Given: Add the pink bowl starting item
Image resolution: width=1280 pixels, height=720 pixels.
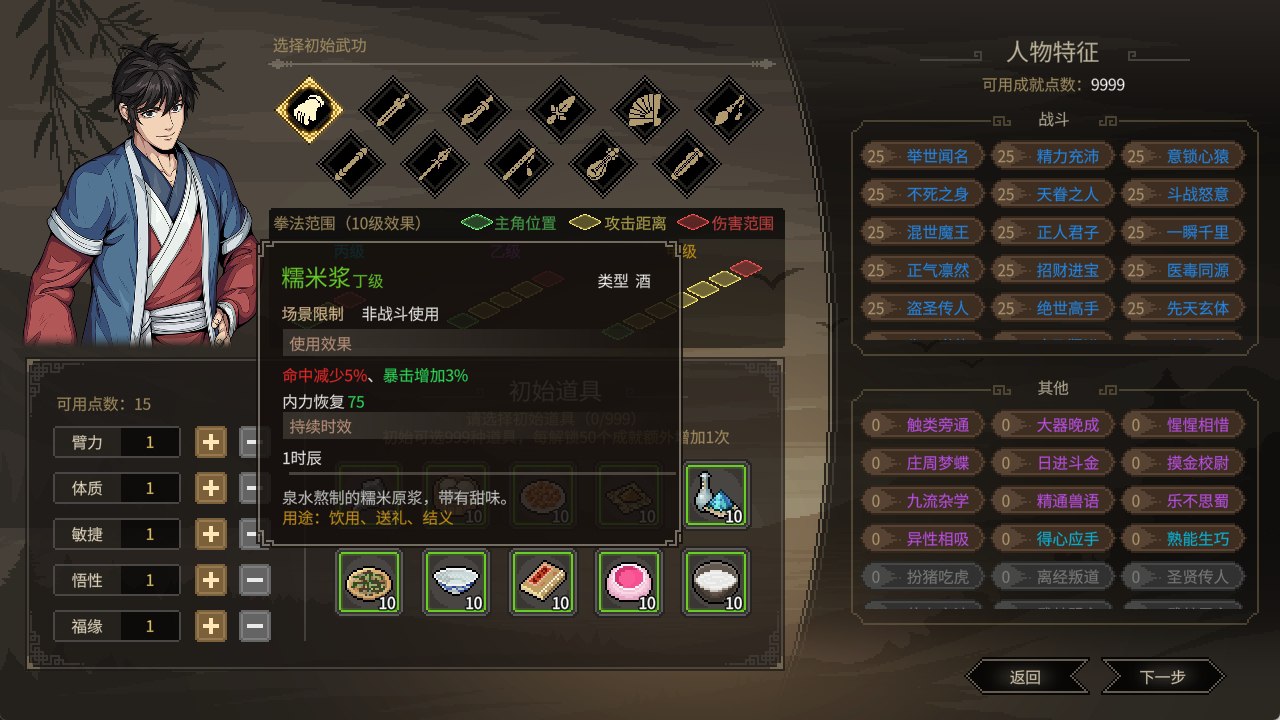Looking at the screenshot, I should [x=628, y=582].
